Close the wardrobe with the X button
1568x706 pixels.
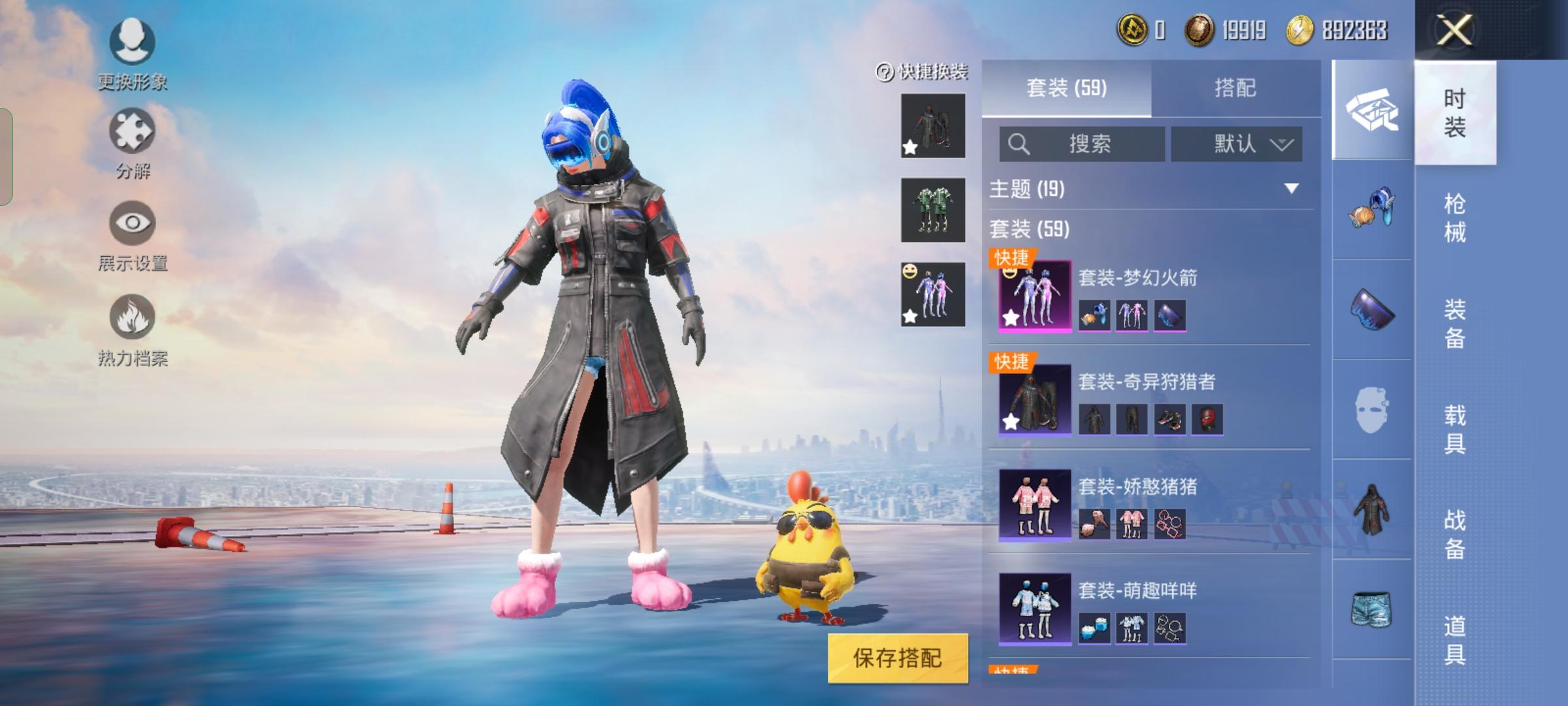point(1454,30)
